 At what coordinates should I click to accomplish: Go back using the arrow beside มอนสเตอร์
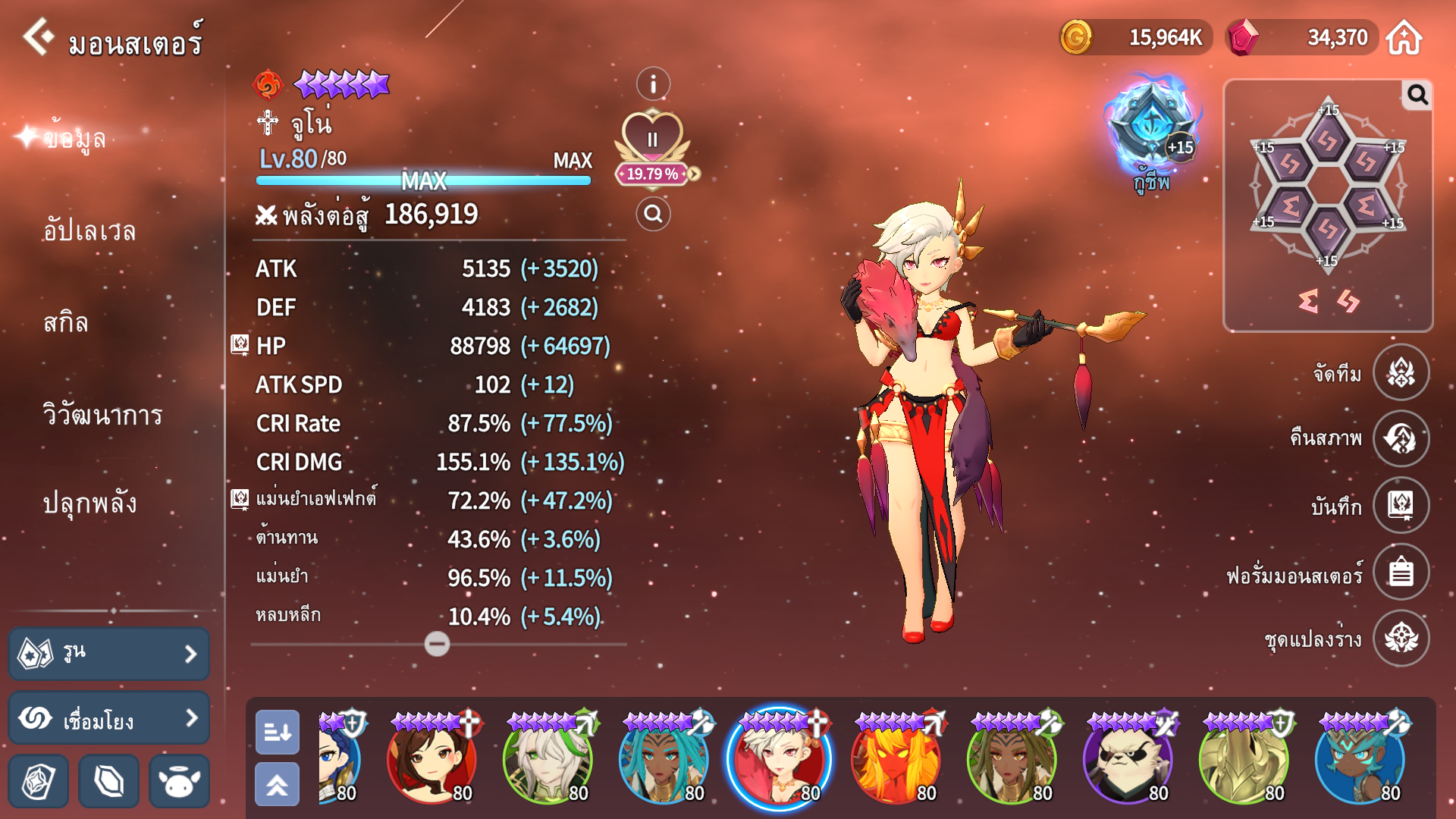pos(38,36)
